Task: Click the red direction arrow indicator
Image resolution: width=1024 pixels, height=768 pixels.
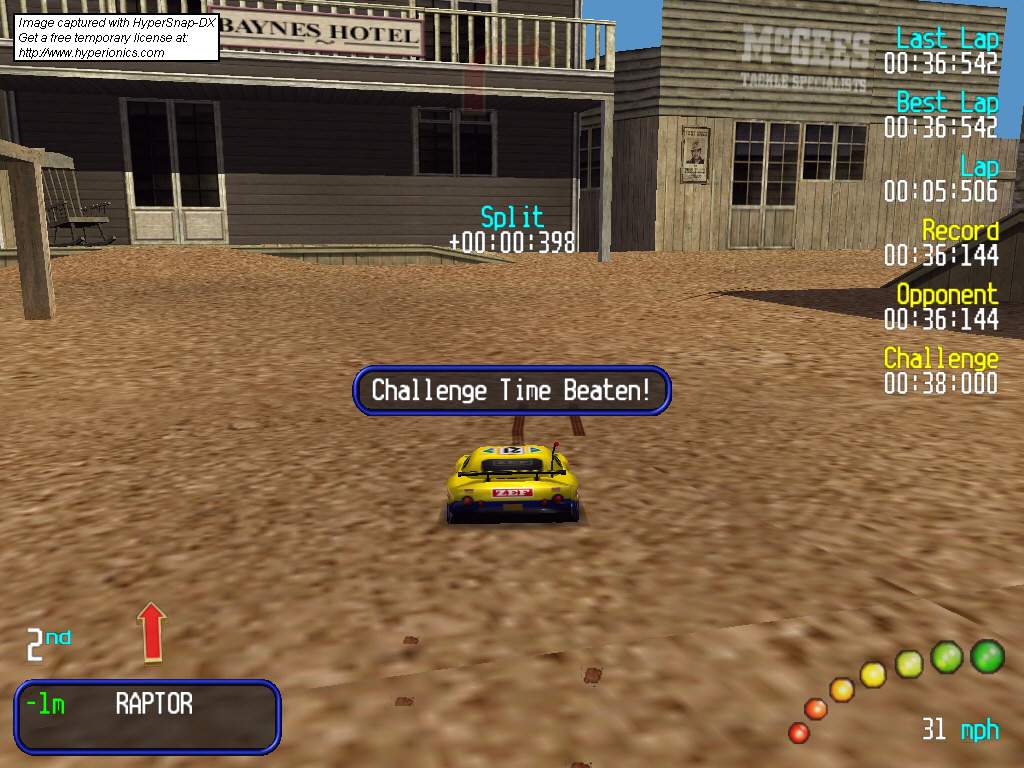Action: pyautogui.click(x=151, y=631)
